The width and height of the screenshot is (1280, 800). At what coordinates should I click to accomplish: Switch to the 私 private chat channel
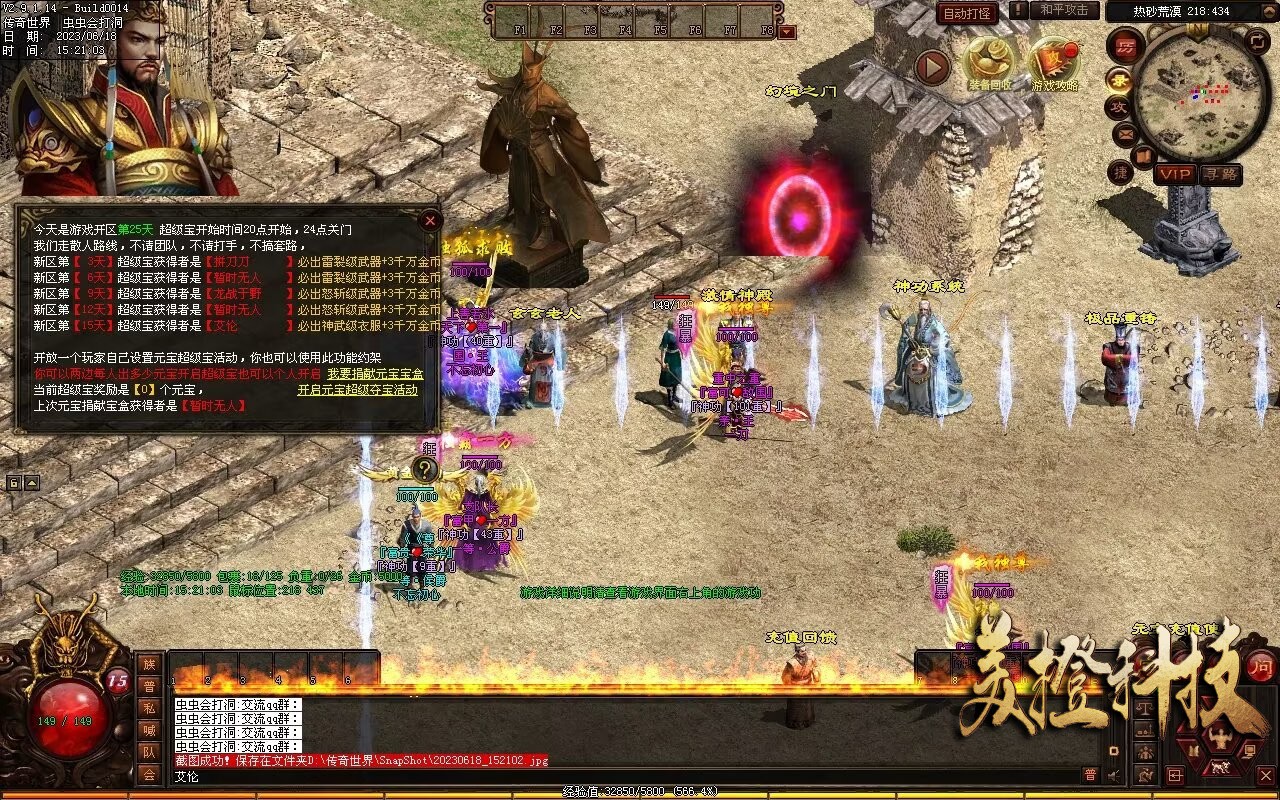coord(149,708)
